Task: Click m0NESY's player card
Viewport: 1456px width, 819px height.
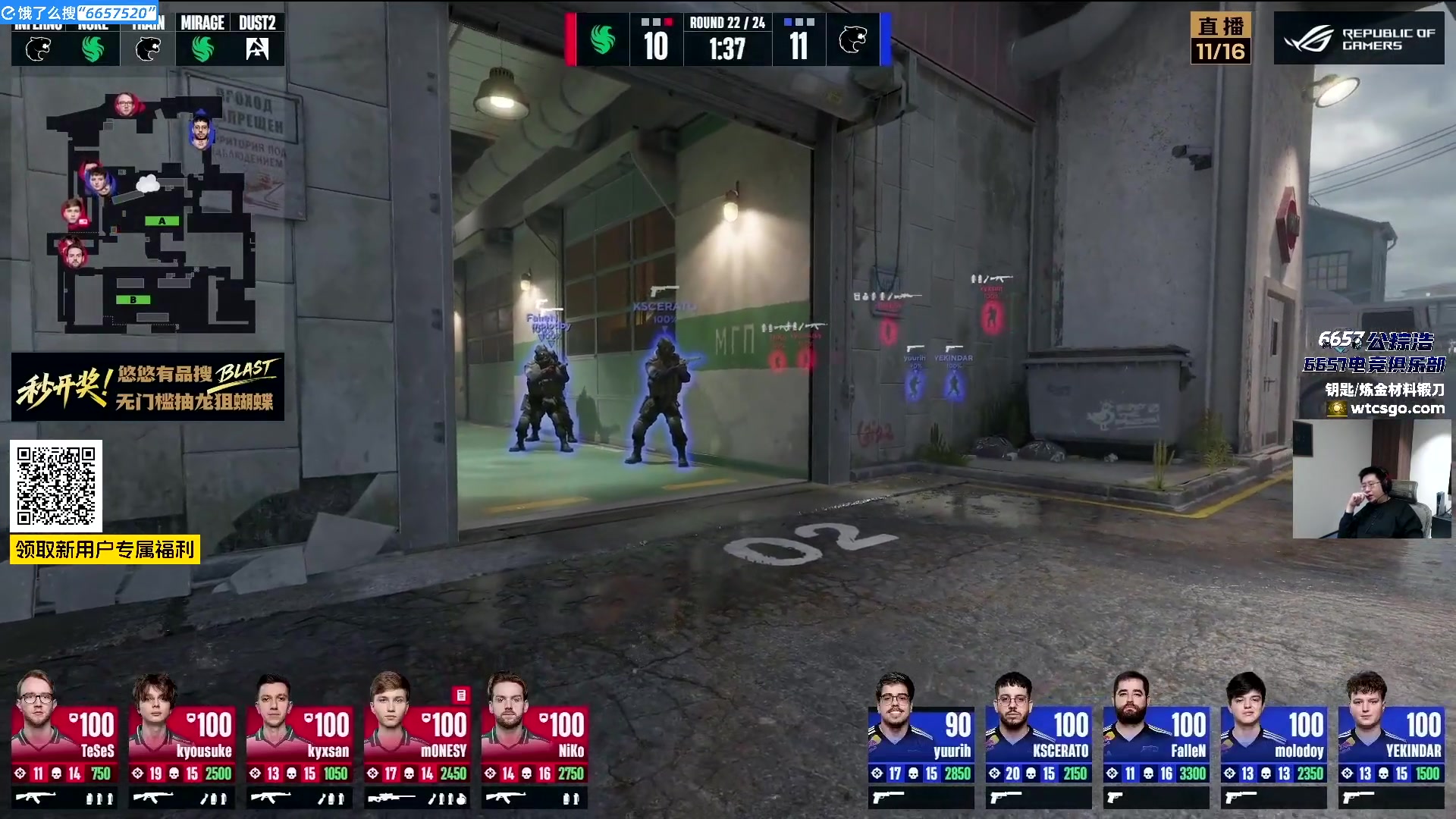Action: click(x=417, y=739)
